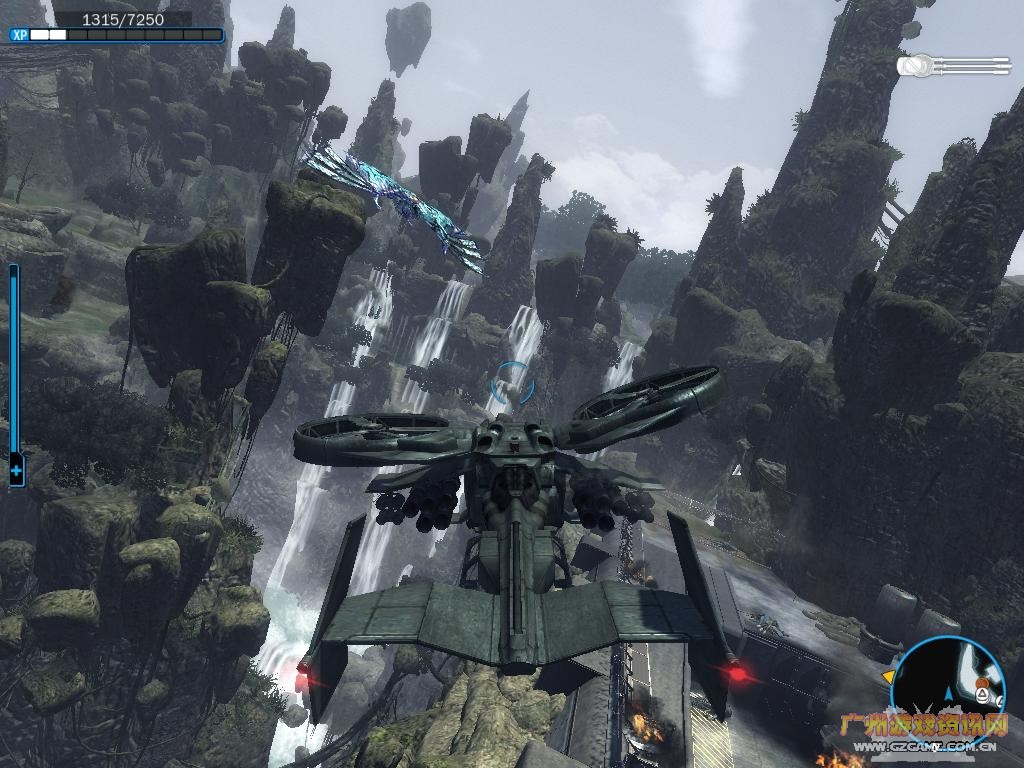Select the weapon indicator icon
This screenshot has height=768, width=1024.
pos(953,66)
